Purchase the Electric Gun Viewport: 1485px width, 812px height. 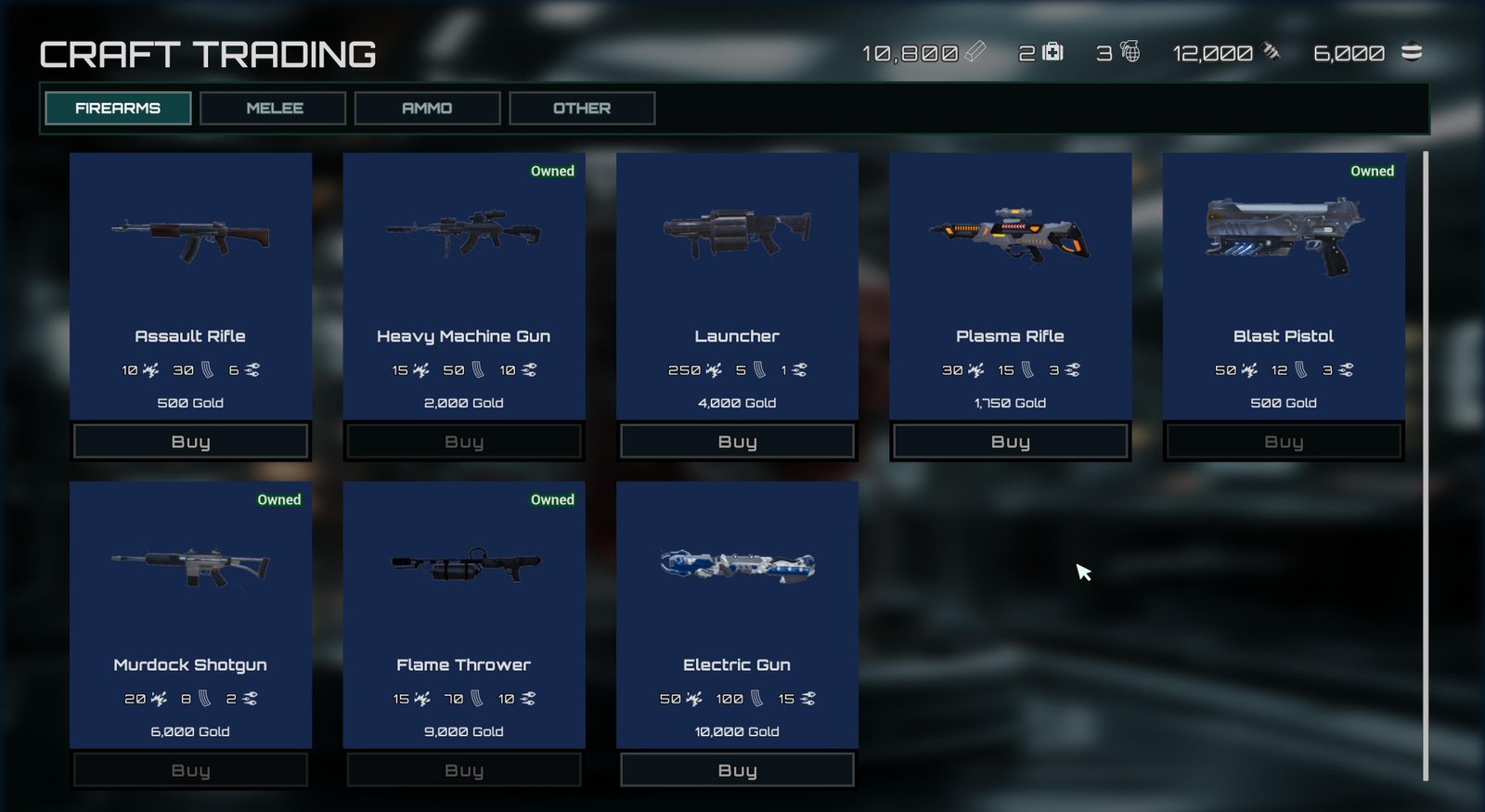coord(737,770)
